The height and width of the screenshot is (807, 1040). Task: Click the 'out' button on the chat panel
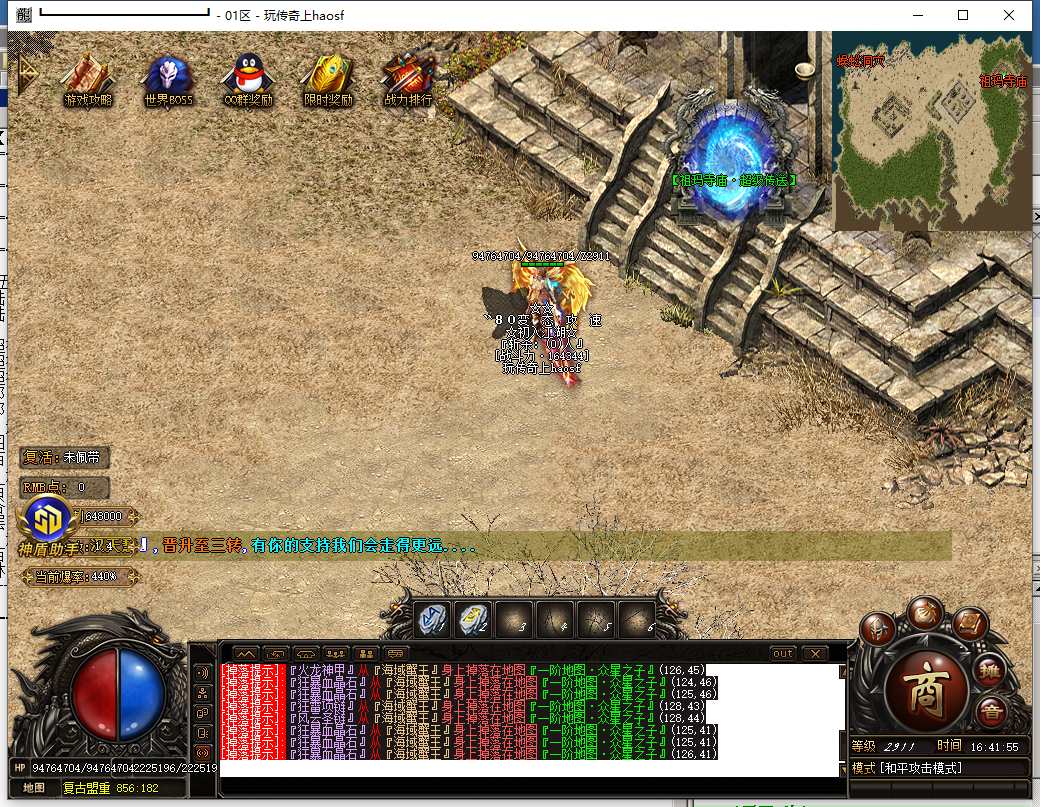783,653
